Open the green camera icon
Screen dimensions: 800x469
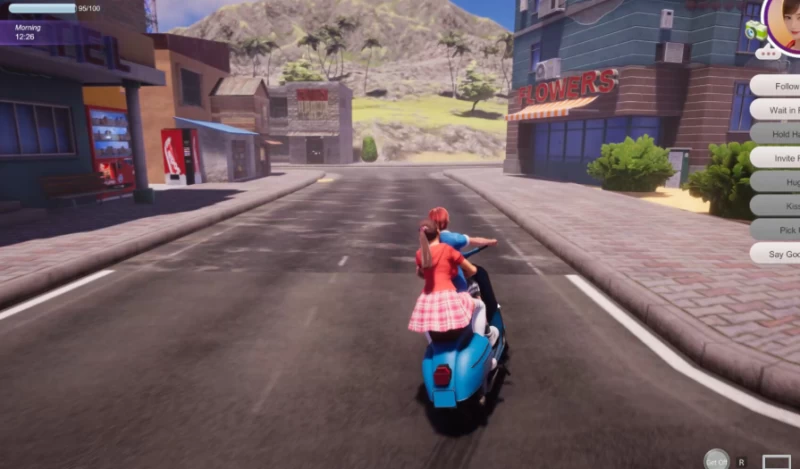756,32
